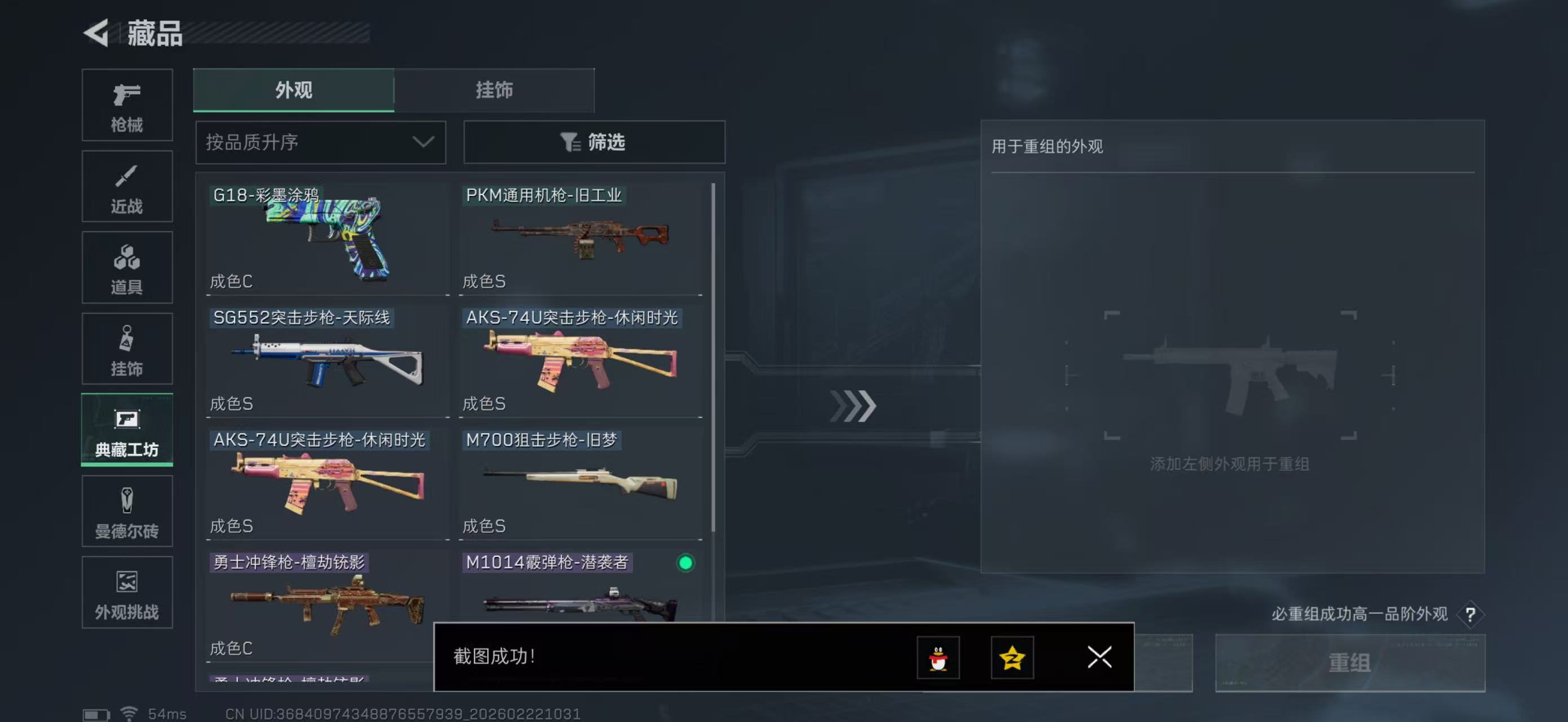
Task: Share screenshot via QQ penguin icon
Action: 938,658
